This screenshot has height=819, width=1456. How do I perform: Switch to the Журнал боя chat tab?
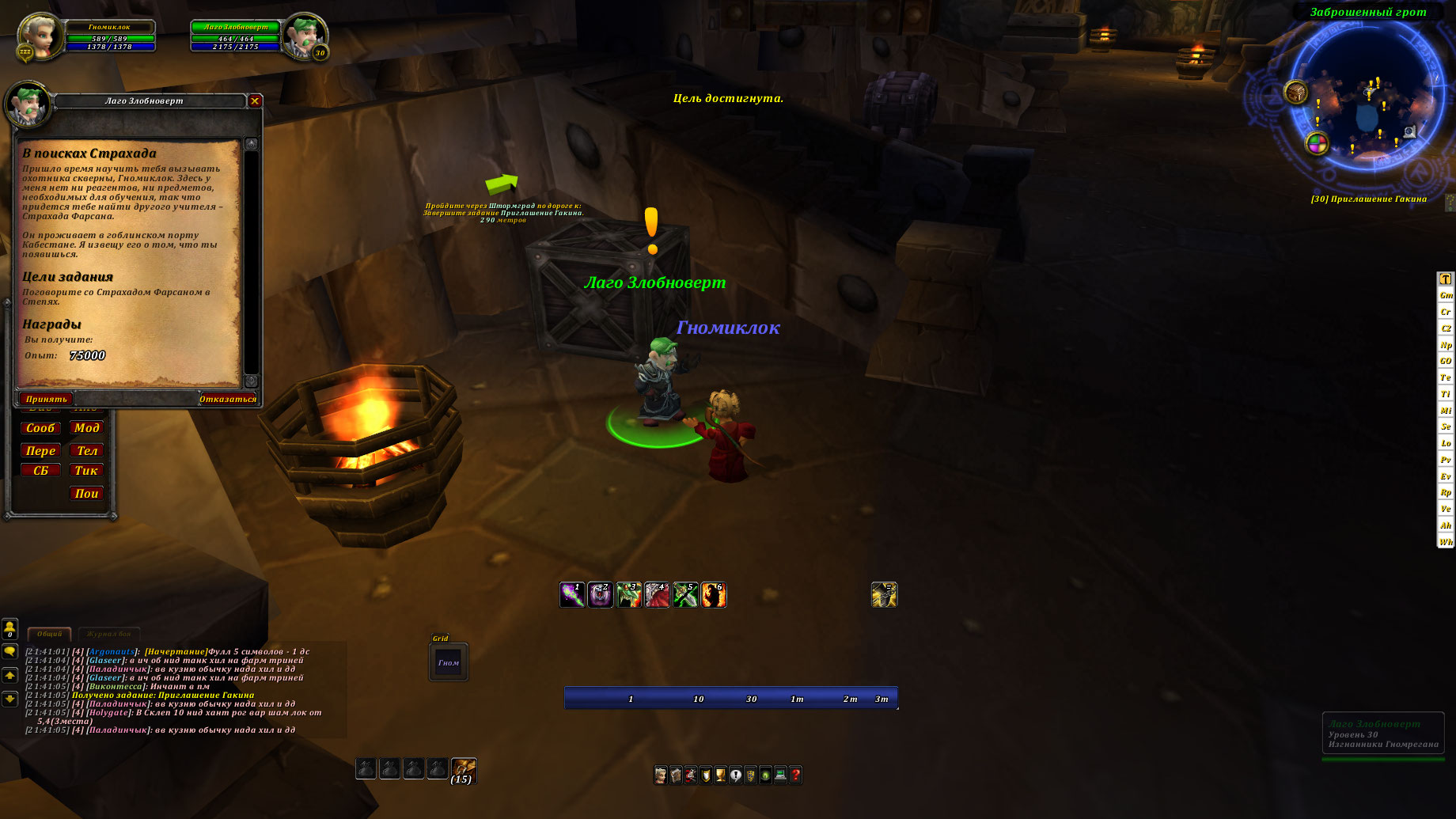point(109,634)
